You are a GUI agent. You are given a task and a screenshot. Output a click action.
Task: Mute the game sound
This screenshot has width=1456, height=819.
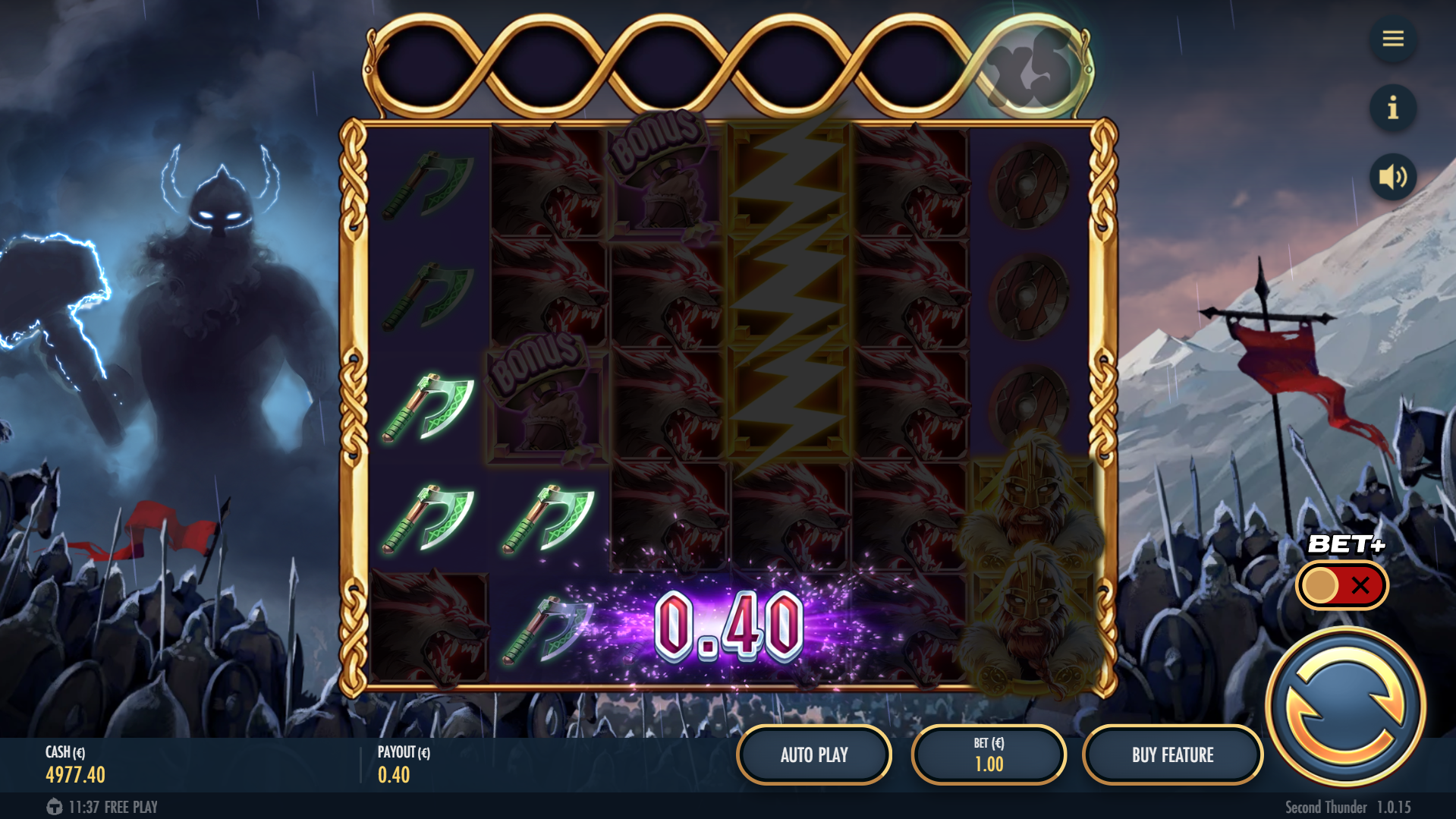[1392, 178]
